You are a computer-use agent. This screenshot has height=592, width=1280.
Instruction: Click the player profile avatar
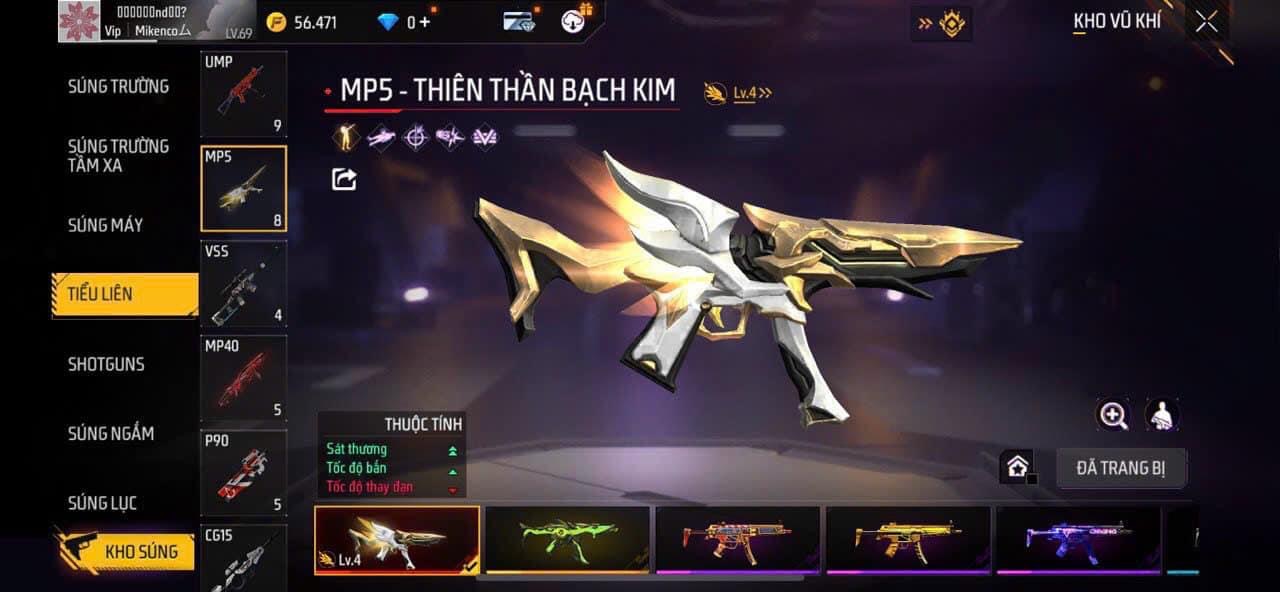point(78,20)
